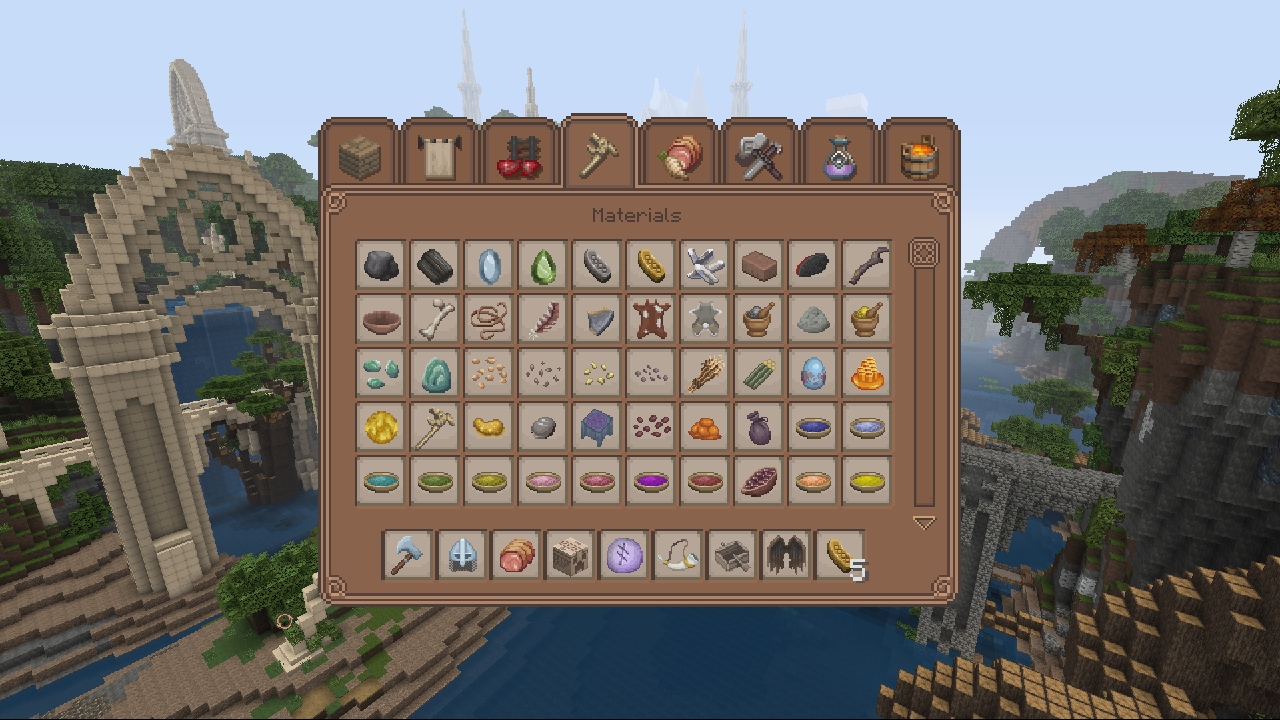Pick up the string item
The image size is (1280, 720).
(x=489, y=319)
